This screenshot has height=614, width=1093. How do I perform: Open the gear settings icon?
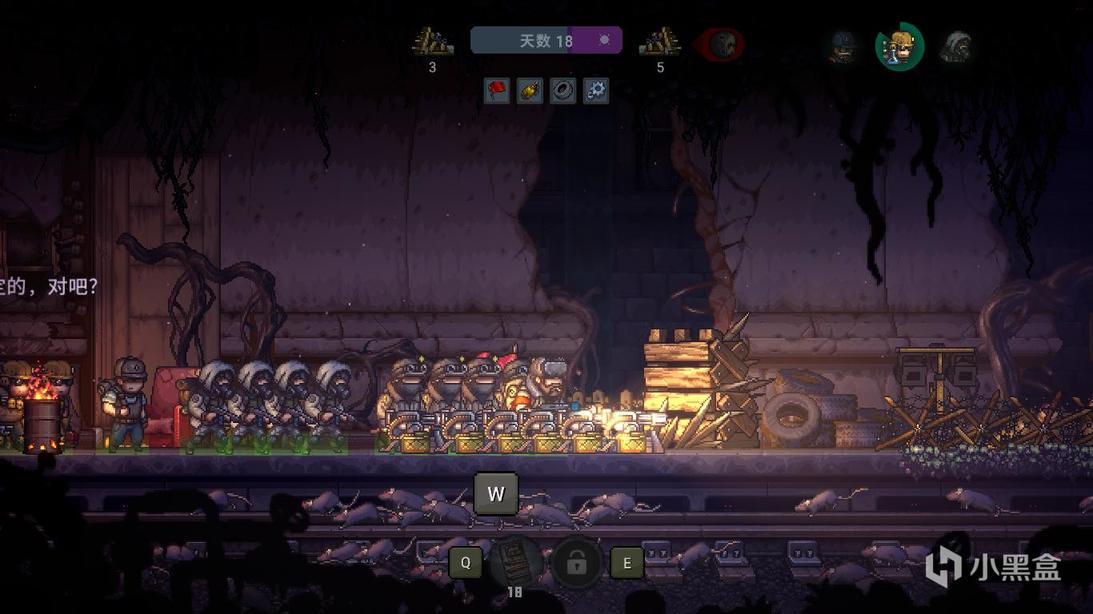(x=596, y=91)
